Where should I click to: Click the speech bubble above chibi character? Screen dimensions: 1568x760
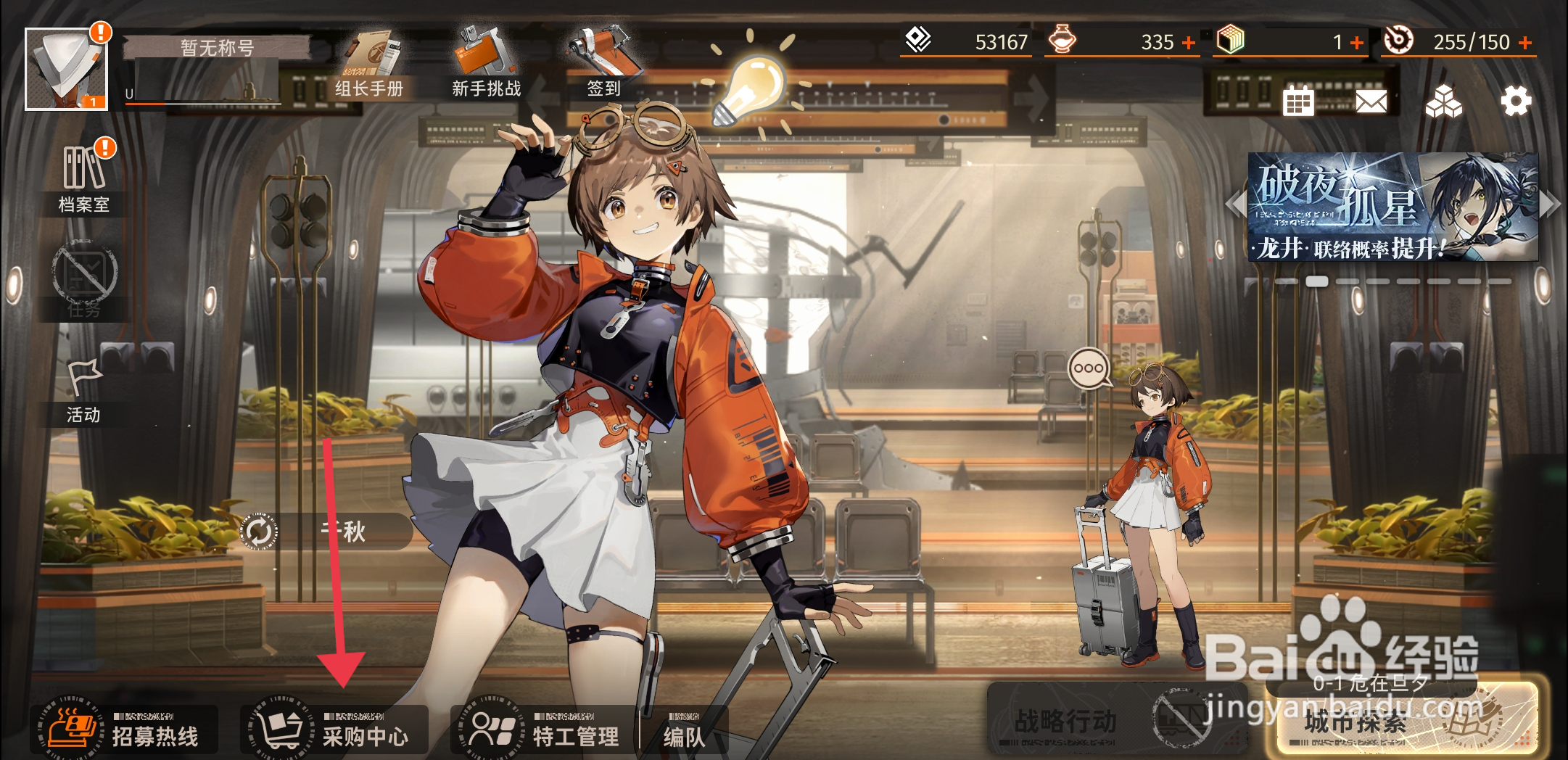(x=1089, y=368)
